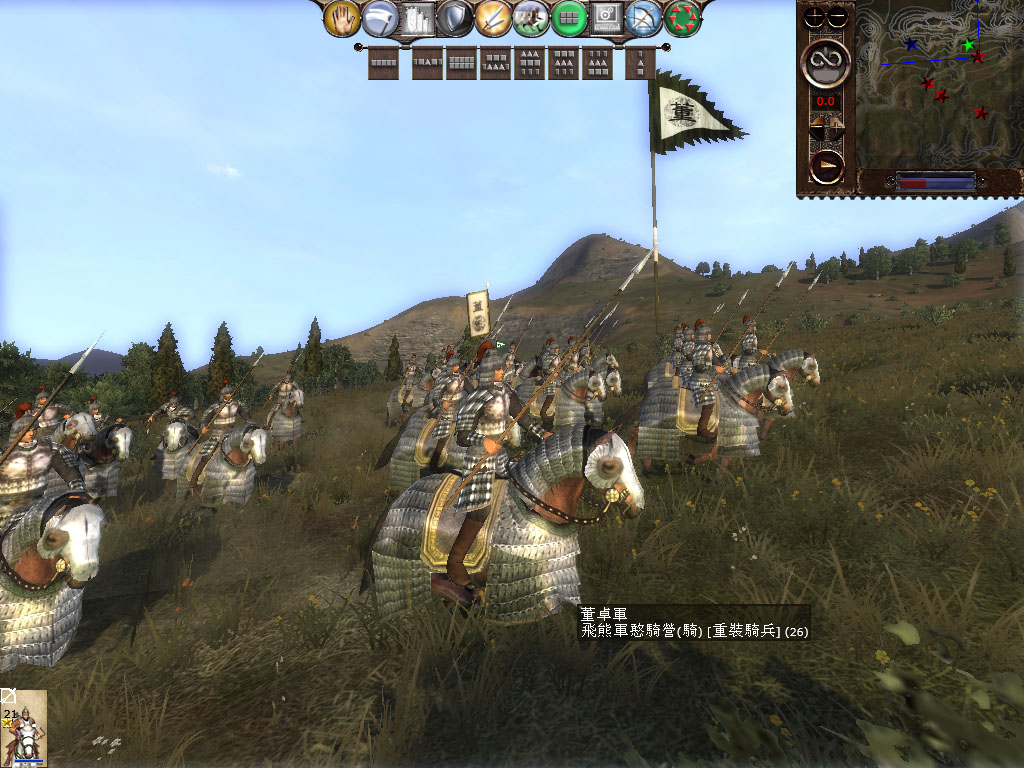Activate the white flag withdraw command

[380, 17]
